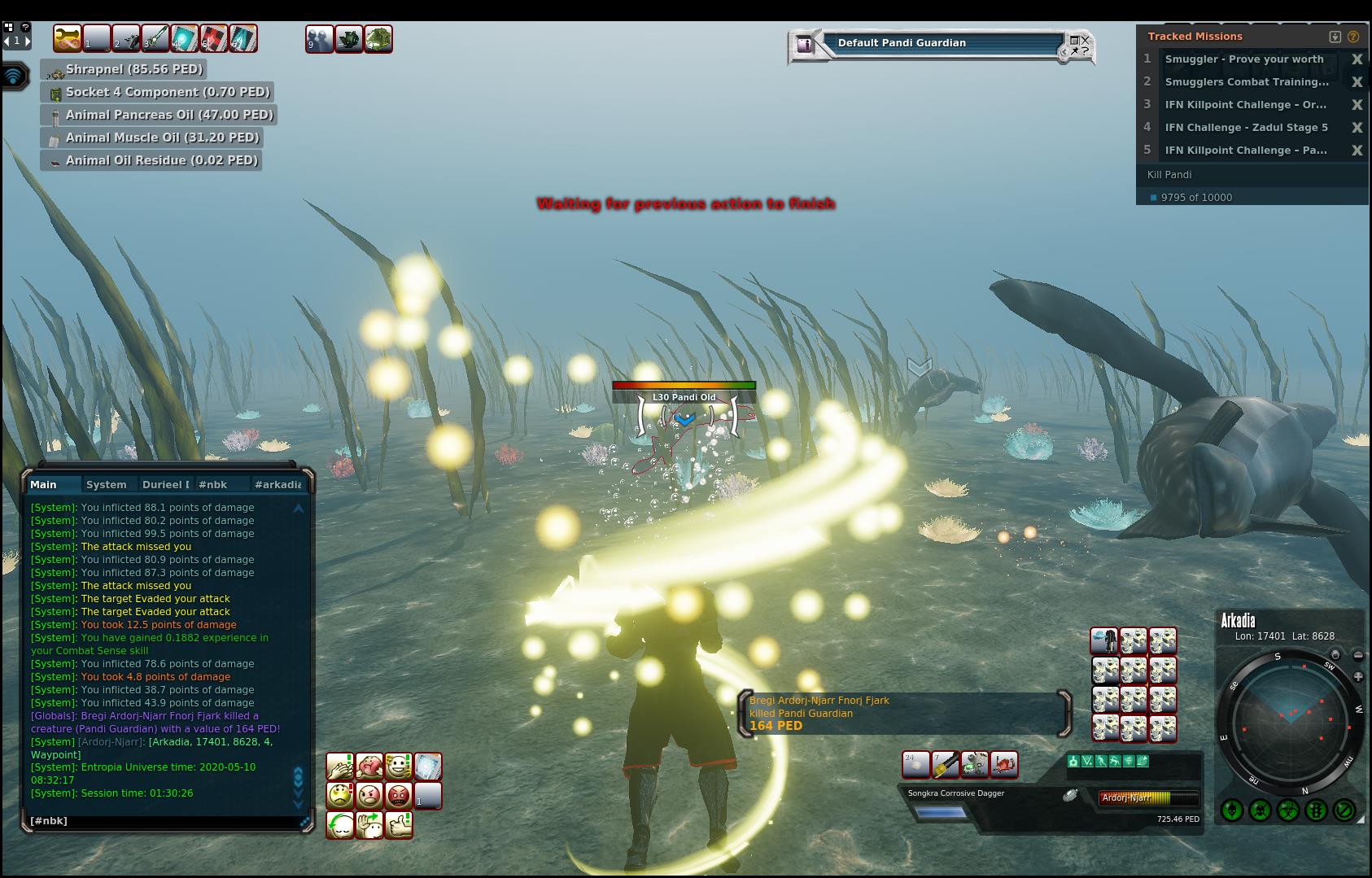The width and height of the screenshot is (1372, 878).
Task: Go to the next hotbar page
Action: point(27,40)
